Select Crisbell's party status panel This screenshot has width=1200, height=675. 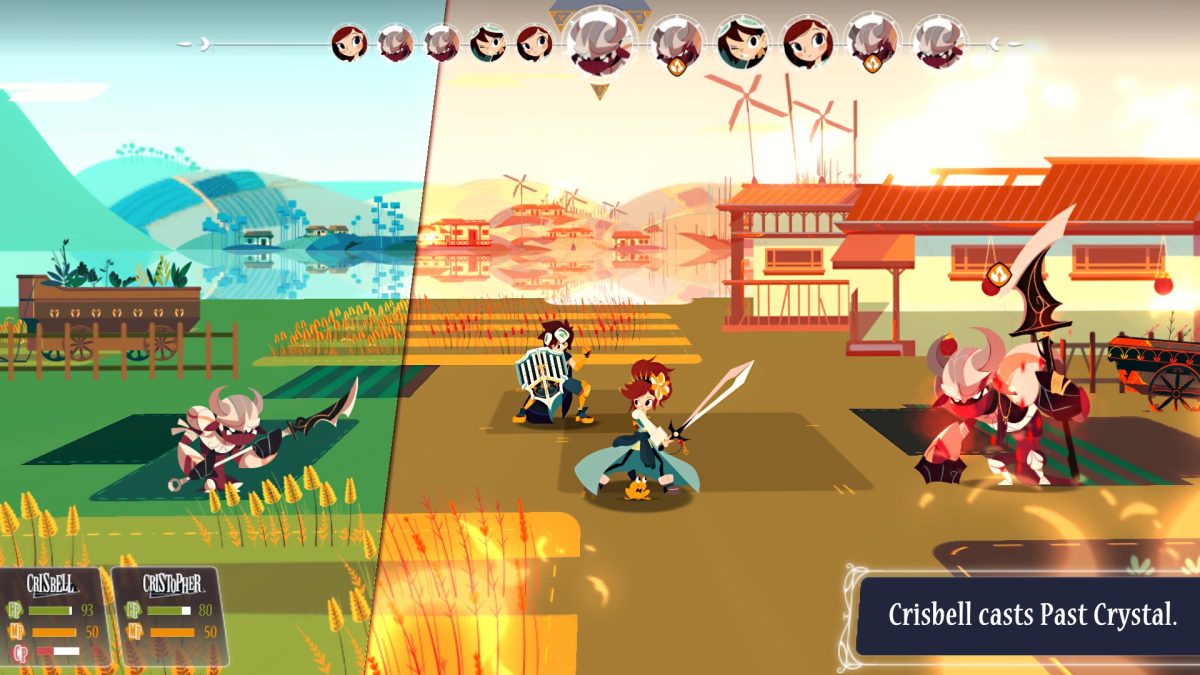coord(54,617)
